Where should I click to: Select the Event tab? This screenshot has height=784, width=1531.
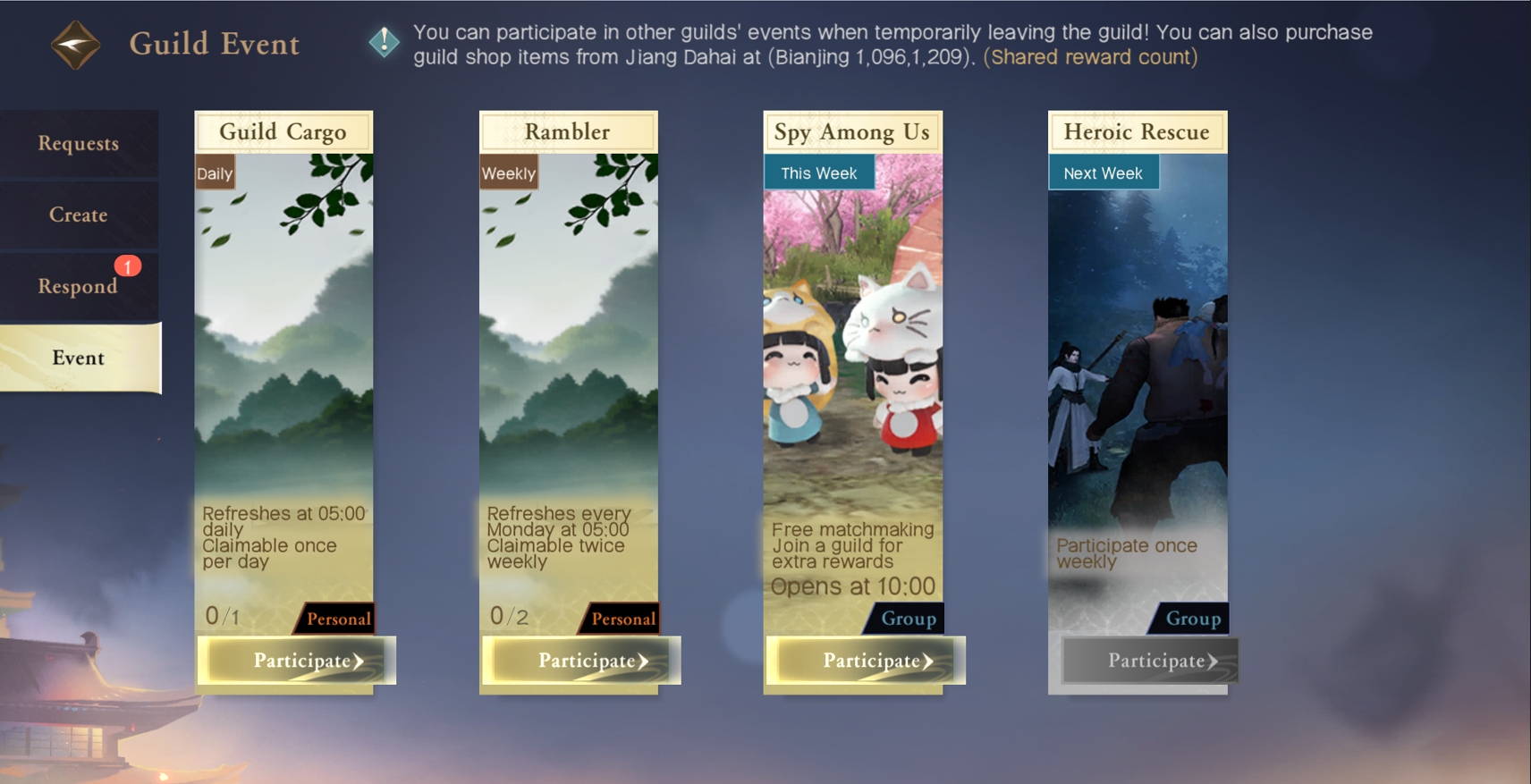coord(79,358)
